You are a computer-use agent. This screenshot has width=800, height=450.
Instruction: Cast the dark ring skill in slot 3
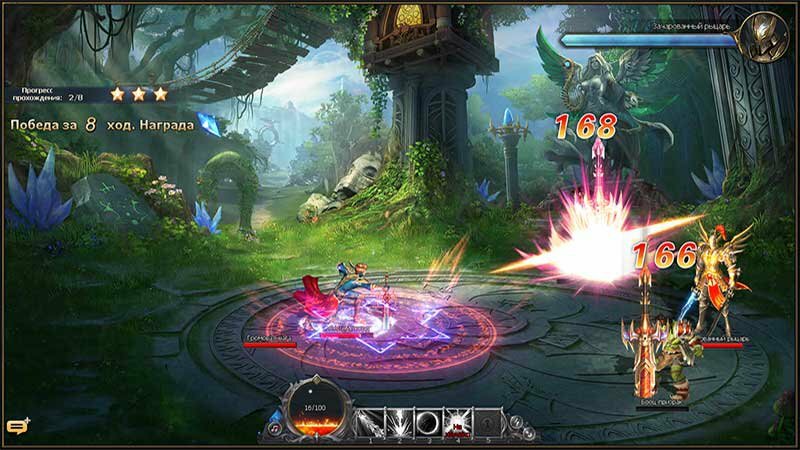[427, 422]
